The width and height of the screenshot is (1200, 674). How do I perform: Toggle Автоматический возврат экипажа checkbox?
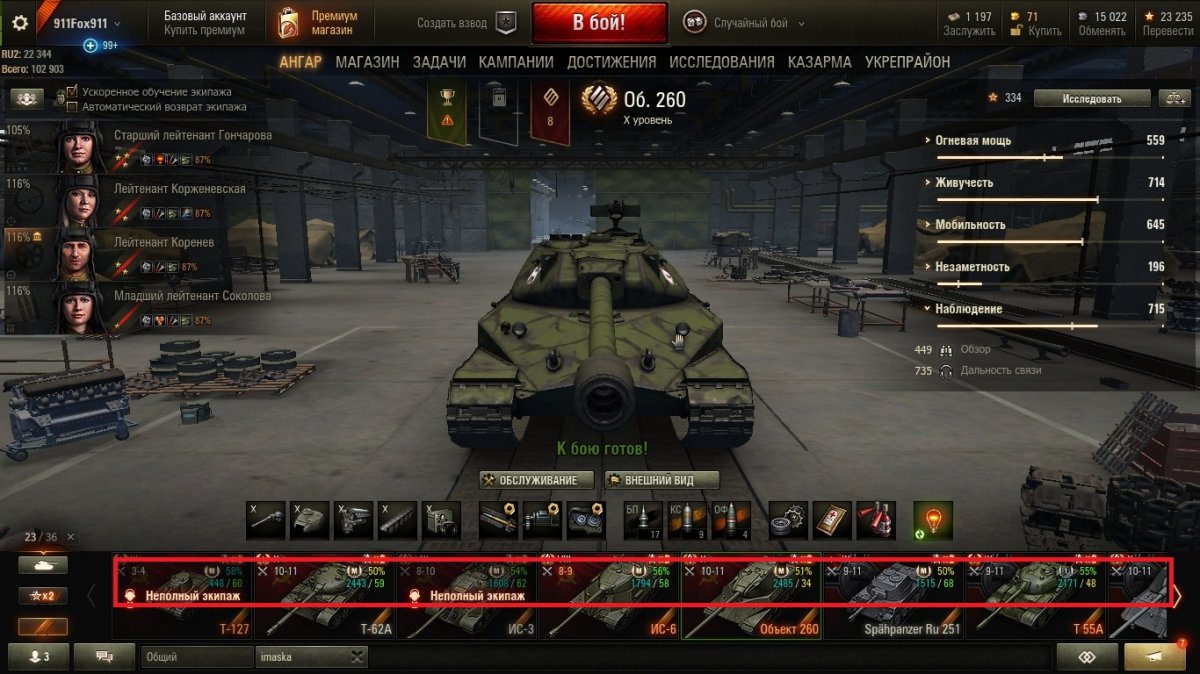point(72,106)
